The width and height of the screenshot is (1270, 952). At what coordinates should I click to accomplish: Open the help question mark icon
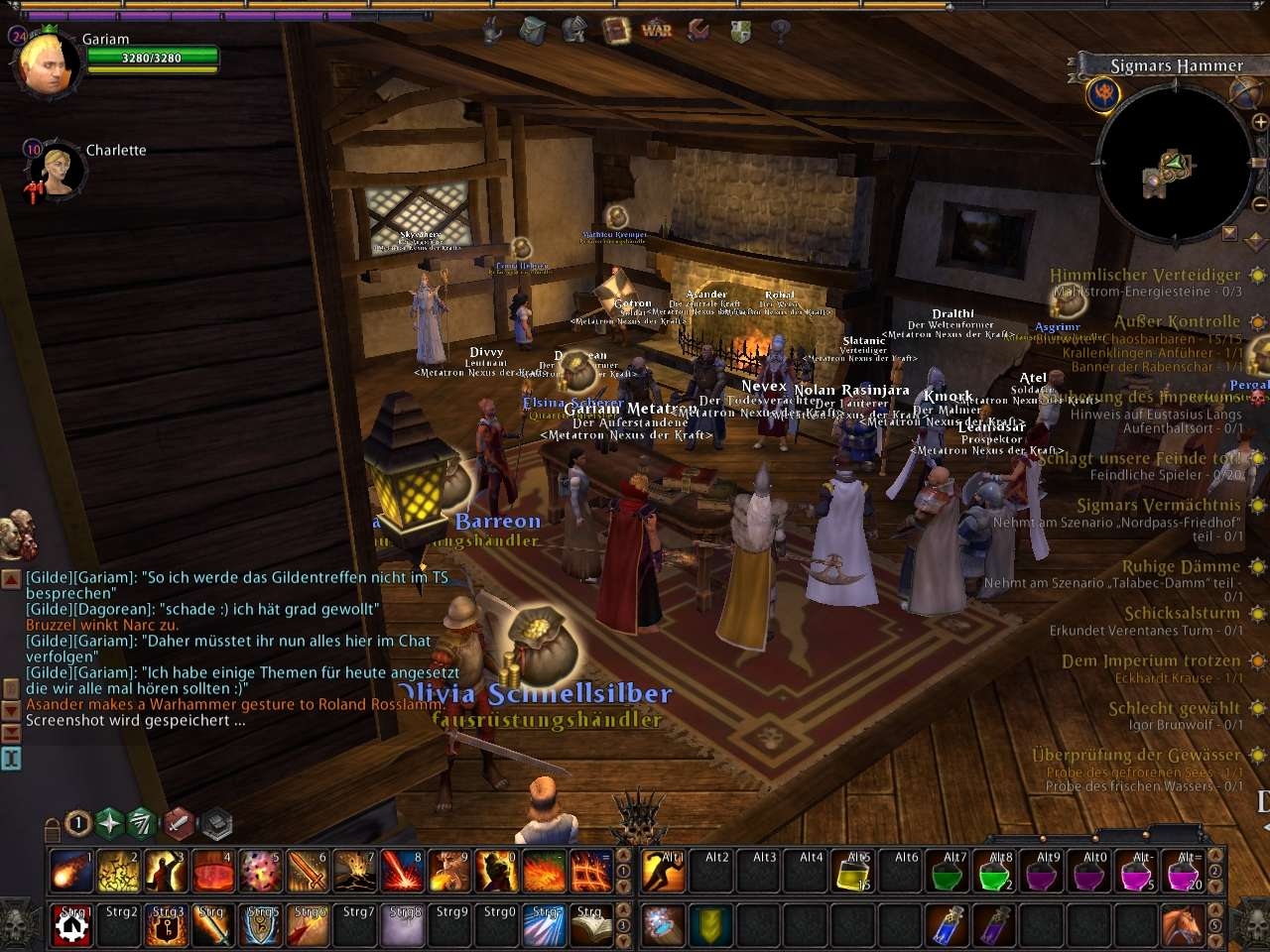click(x=781, y=31)
